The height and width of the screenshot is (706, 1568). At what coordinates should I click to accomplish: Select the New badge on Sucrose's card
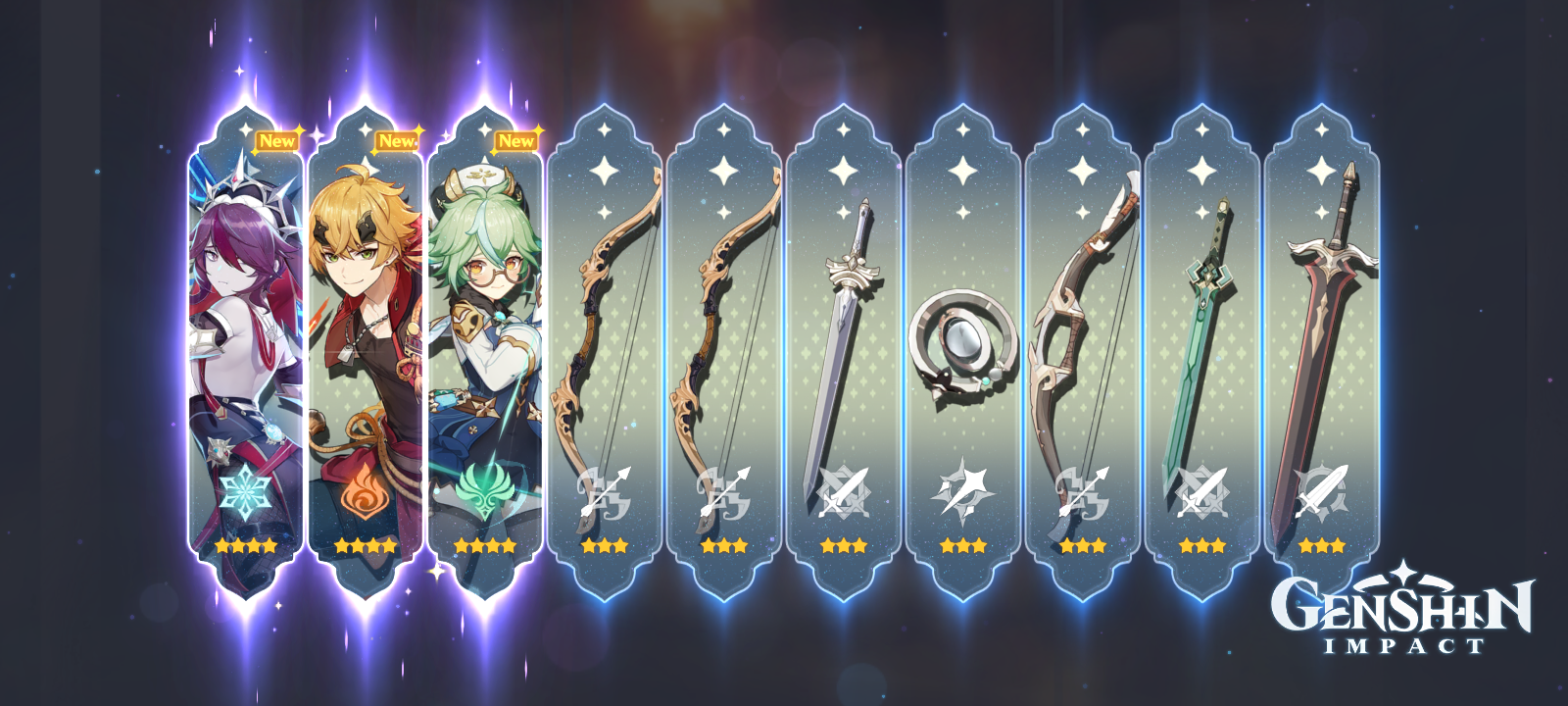pyautogui.click(x=517, y=140)
